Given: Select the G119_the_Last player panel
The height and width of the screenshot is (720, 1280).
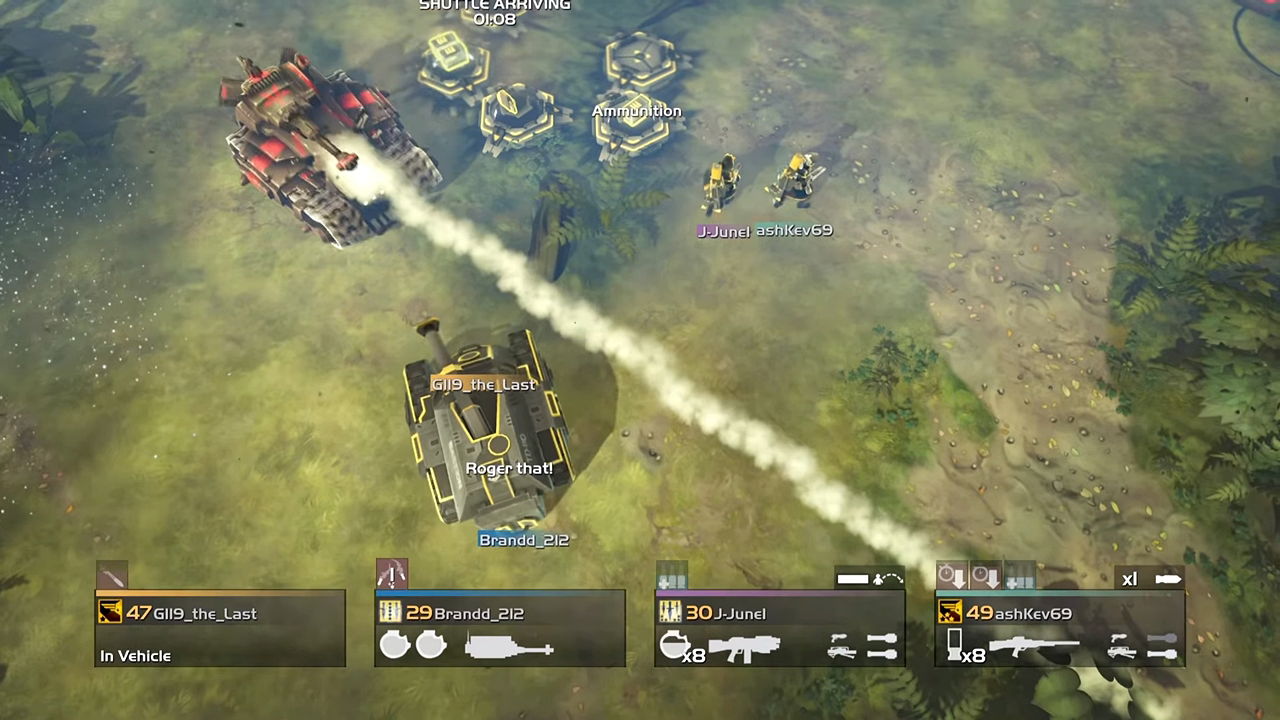Looking at the screenshot, I should (220, 628).
